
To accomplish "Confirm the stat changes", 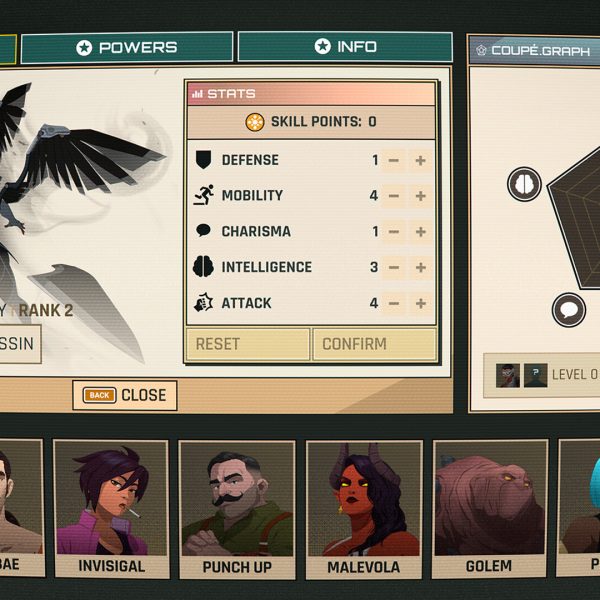I will coord(374,344).
